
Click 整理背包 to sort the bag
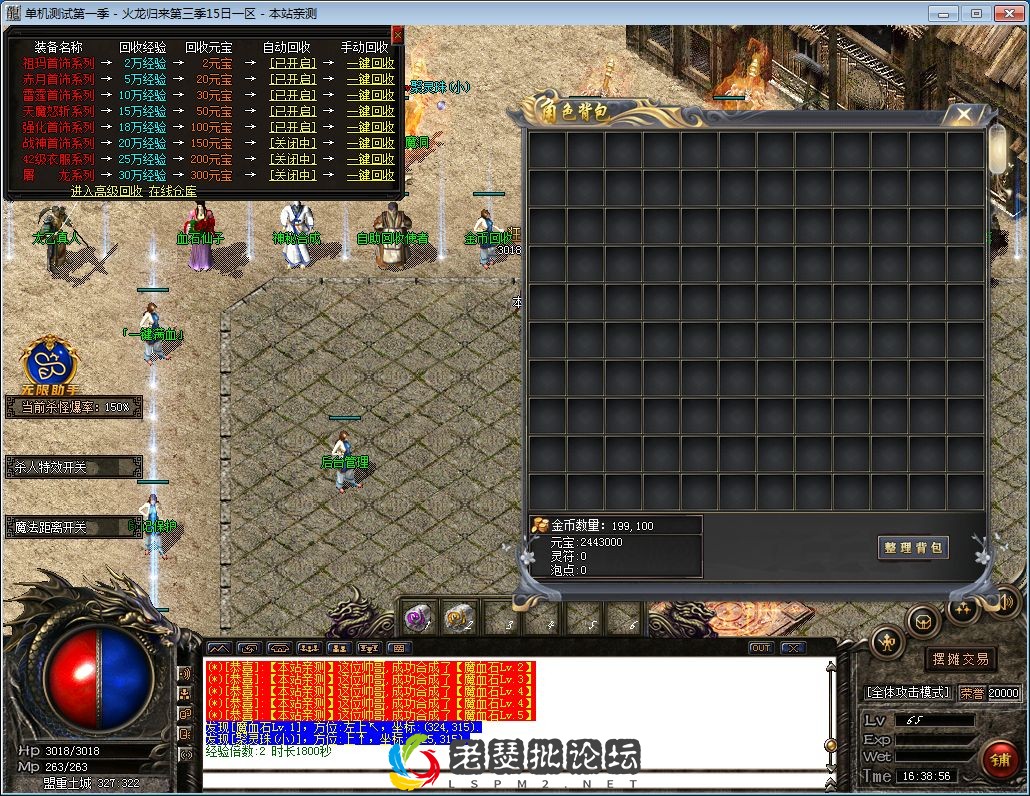point(912,547)
